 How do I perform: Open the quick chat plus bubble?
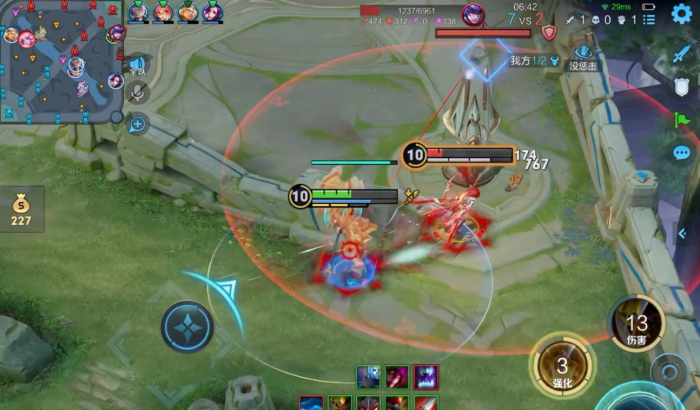pos(138,123)
